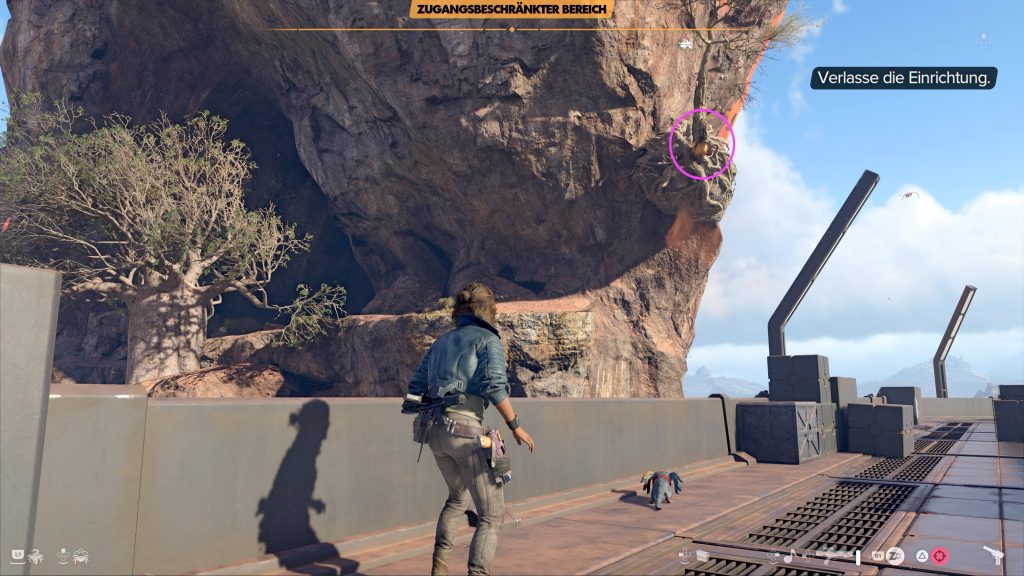Click the blaster pistol weapon icon

(x=994, y=556)
